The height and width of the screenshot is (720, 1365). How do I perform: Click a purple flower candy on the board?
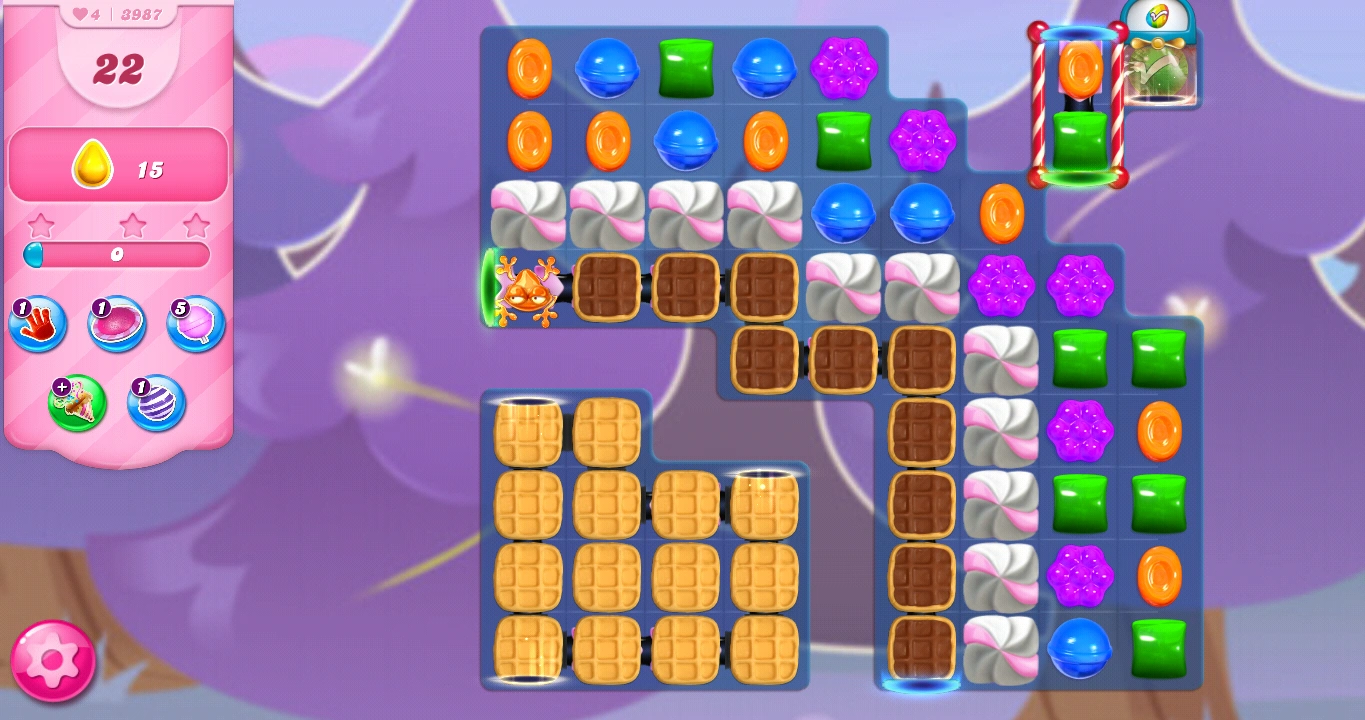(x=844, y=70)
